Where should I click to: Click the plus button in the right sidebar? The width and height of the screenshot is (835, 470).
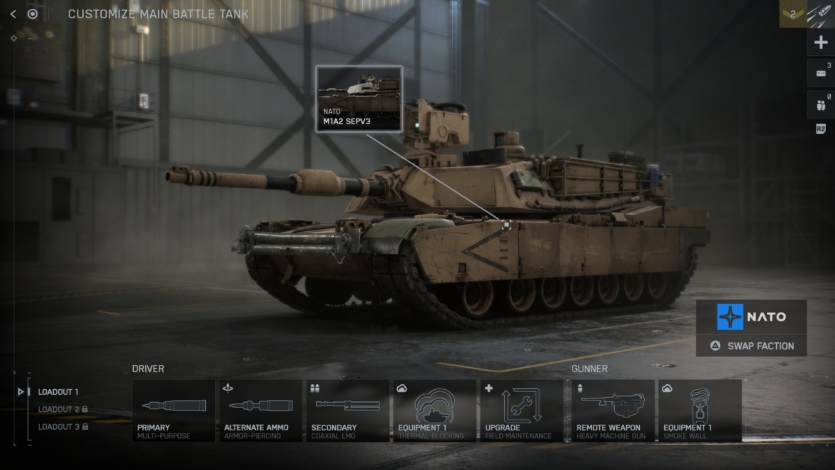(821, 43)
